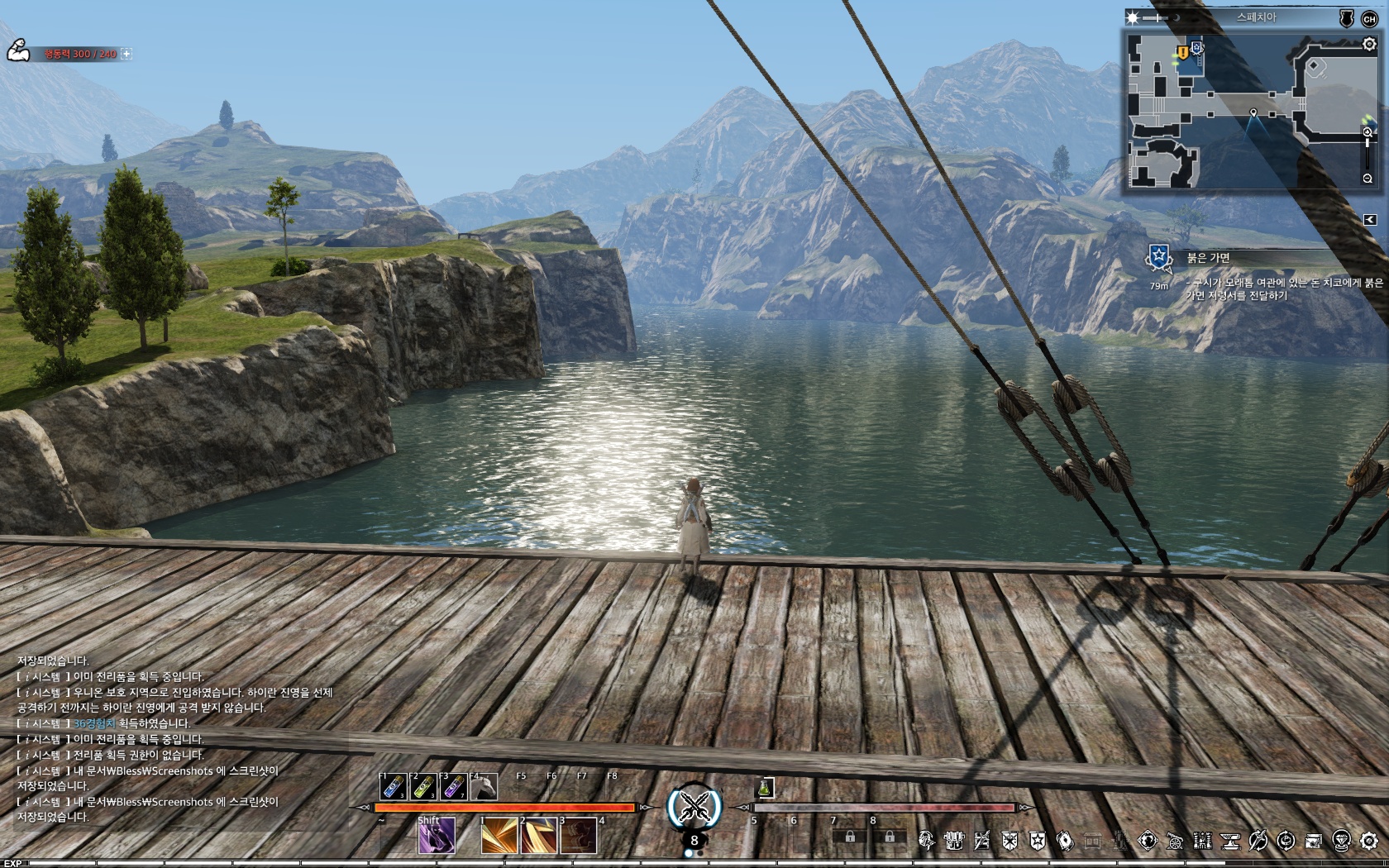Collapse the quest tracker with arrow button
1389x868 pixels.
(1370, 219)
